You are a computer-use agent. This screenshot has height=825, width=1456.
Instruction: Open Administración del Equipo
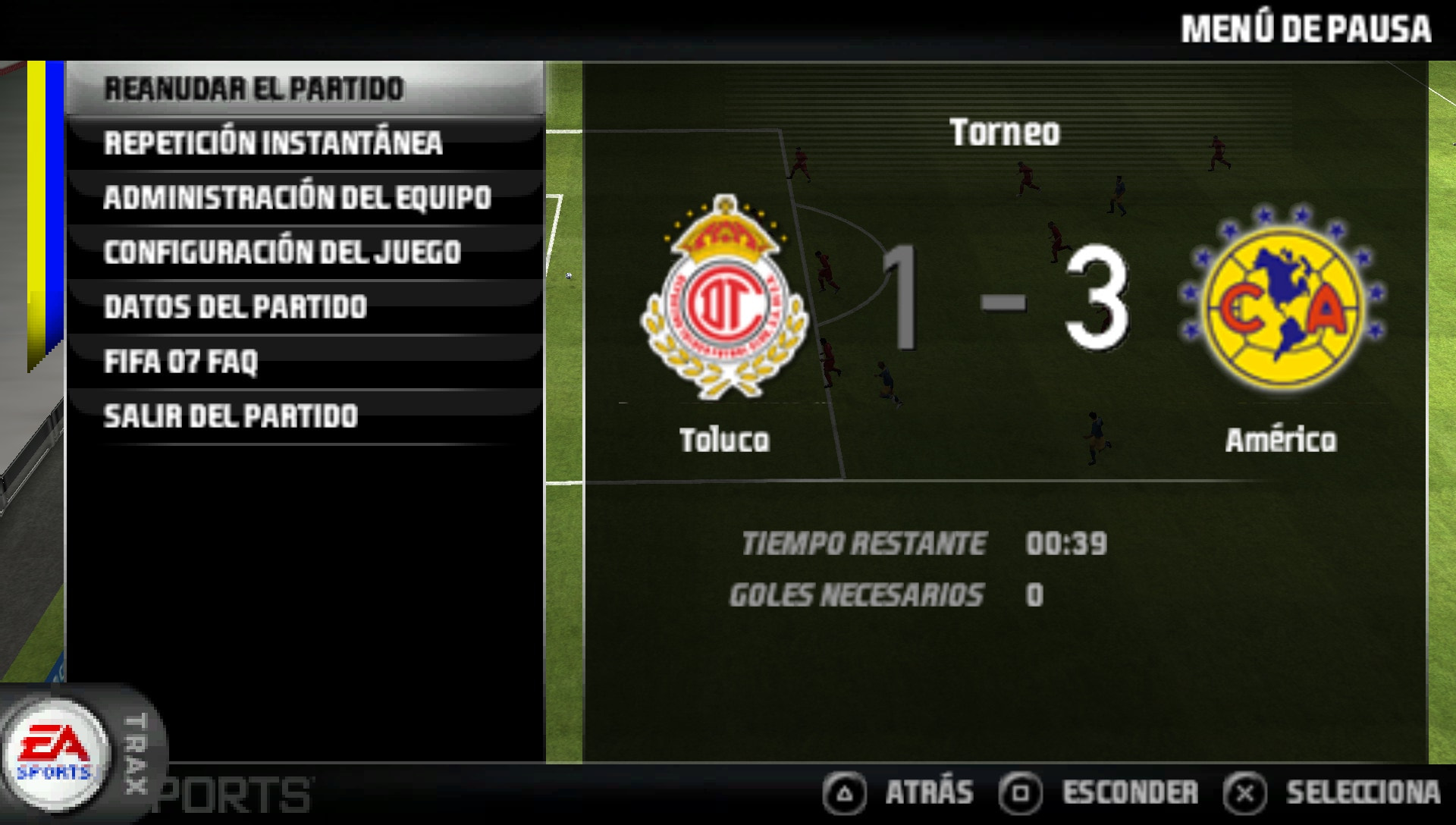click(x=299, y=196)
